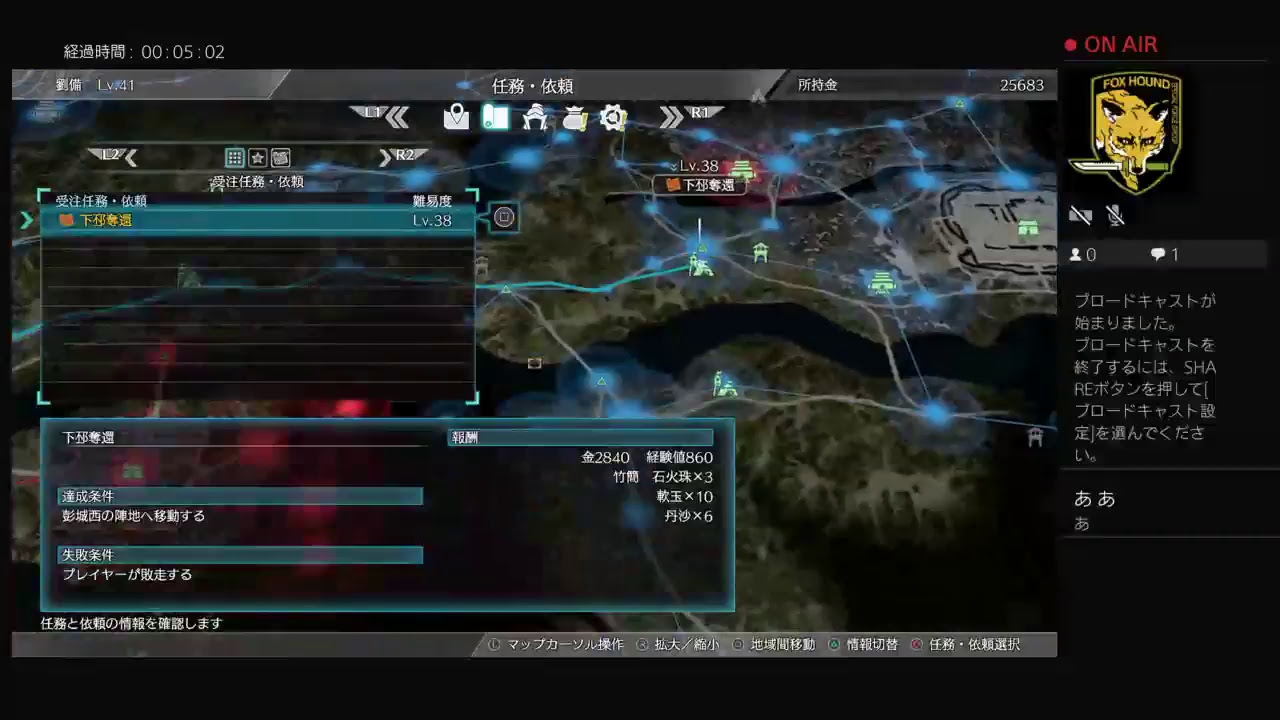Click the 達成条件 conditions label
Image resolution: width=1280 pixels, height=720 pixels.
88,496
